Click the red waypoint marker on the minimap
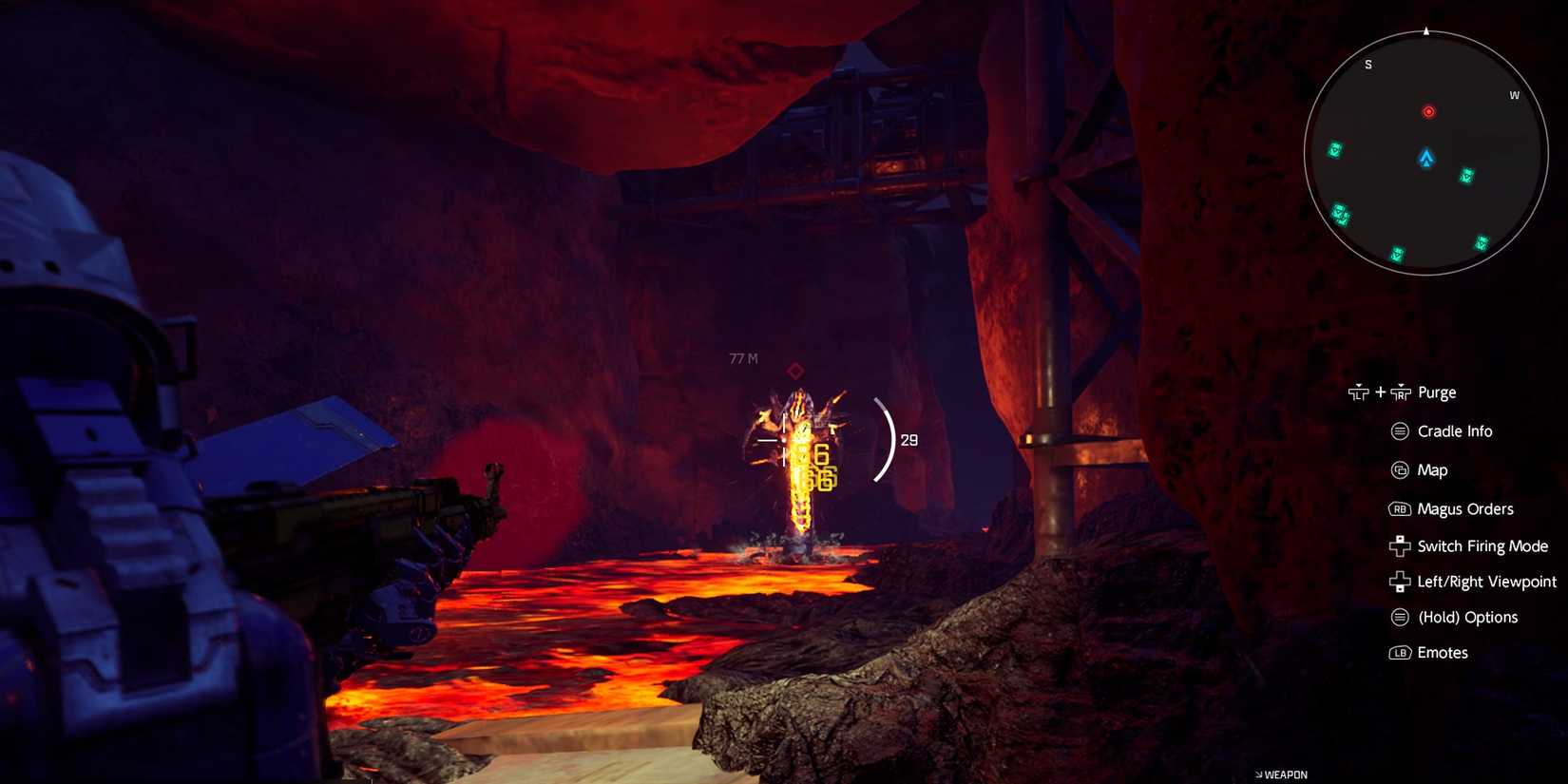This screenshot has width=1568, height=784. (1428, 111)
